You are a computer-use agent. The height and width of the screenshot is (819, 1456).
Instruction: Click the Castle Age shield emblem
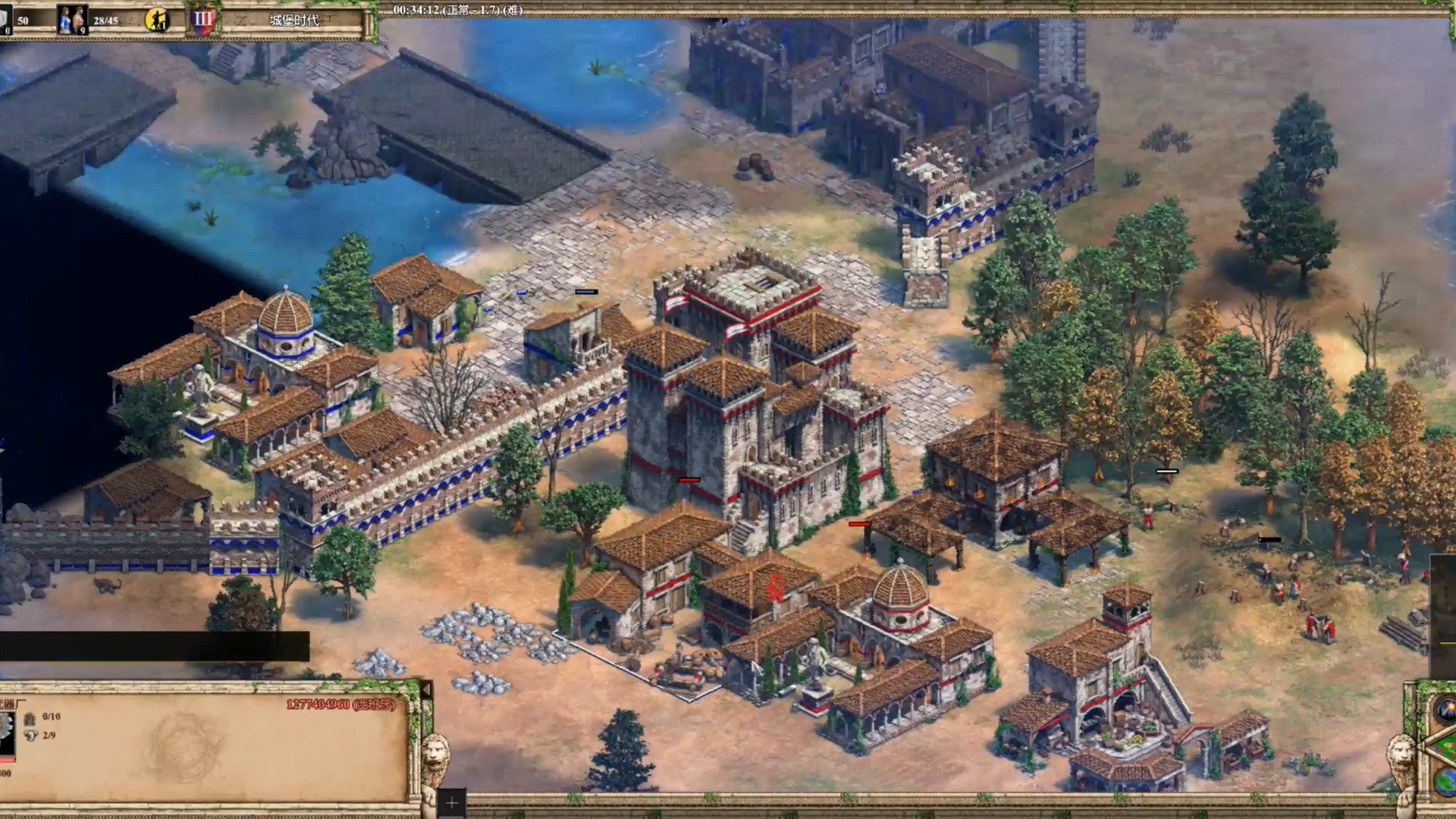[203, 20]
